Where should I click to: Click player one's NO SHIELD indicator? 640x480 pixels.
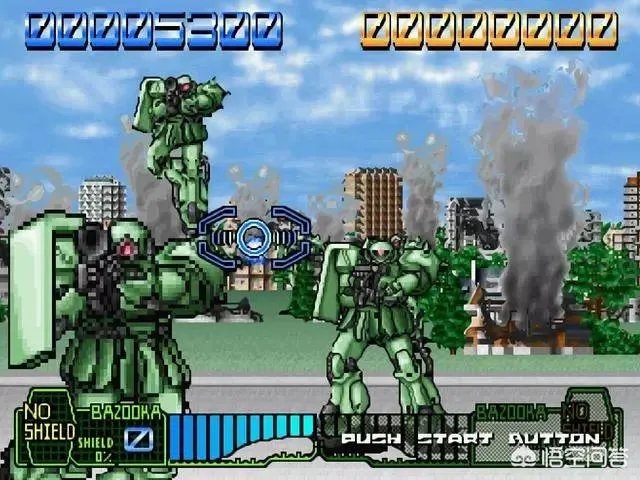47,424
